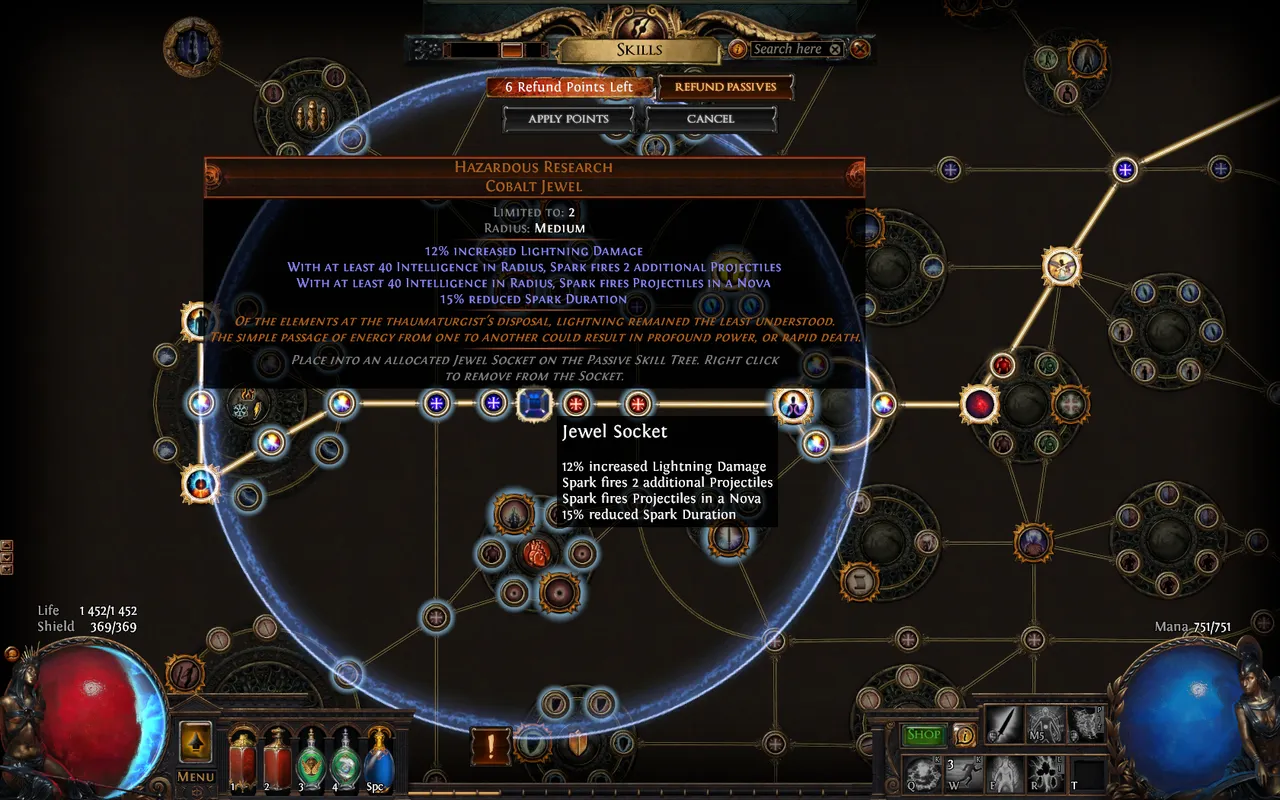The width and height of the screenshot is (1280, 800).
Task: Cancel the pending passive changes
Action: [710, 119]
